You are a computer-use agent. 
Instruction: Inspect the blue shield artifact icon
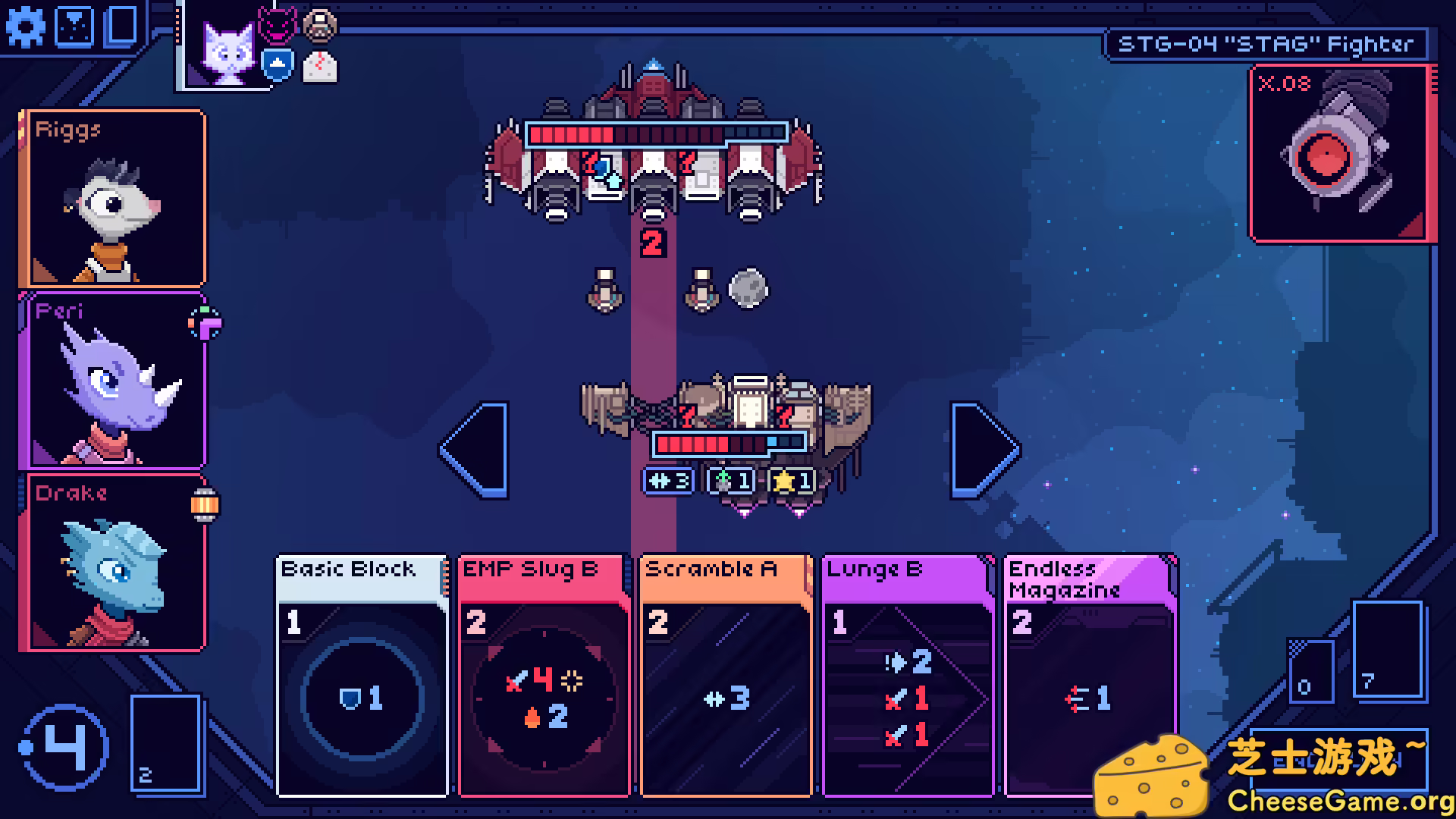click(278, 65)
